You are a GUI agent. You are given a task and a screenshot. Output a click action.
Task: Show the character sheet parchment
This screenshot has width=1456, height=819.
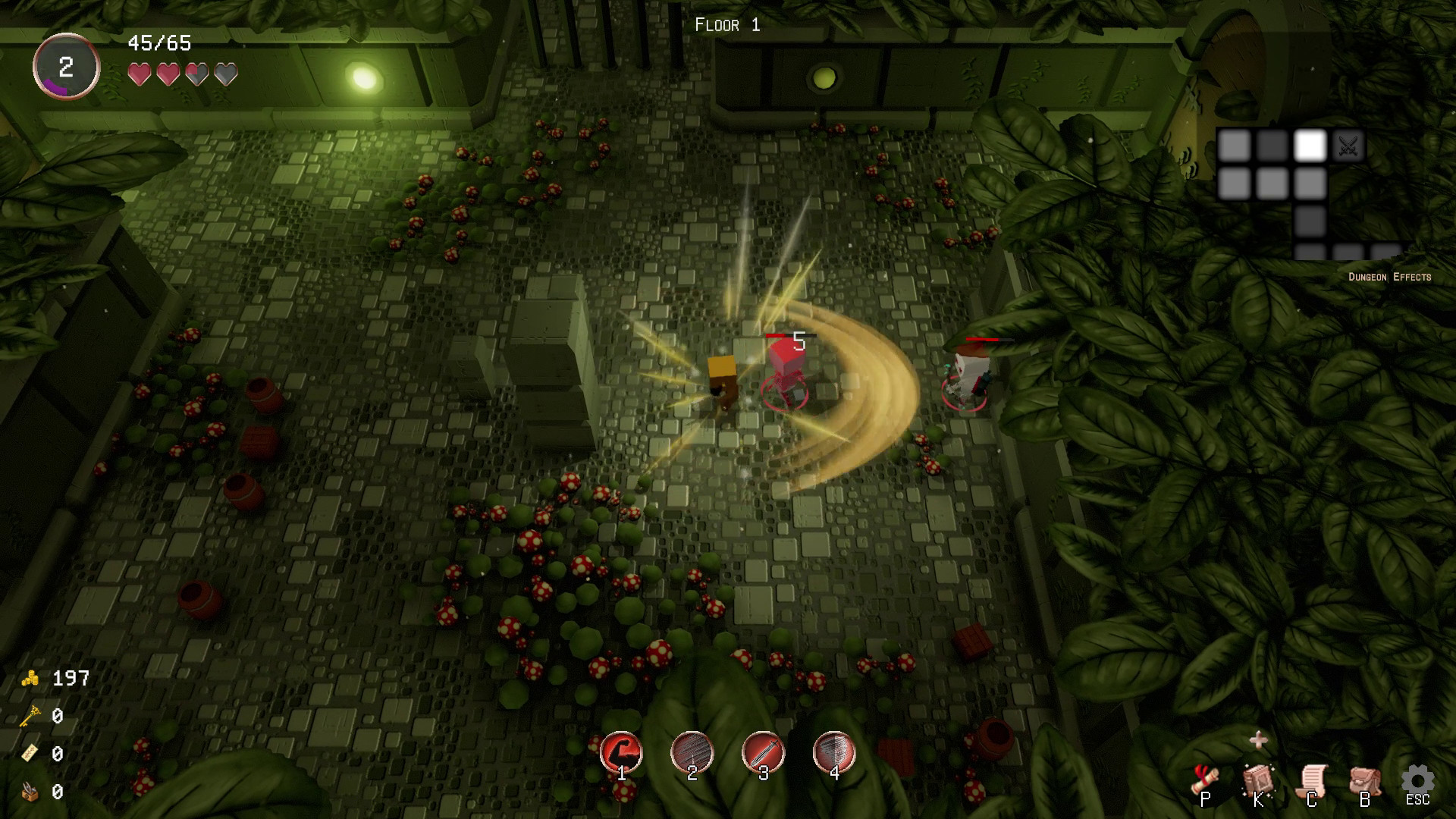coord(1312,781)
